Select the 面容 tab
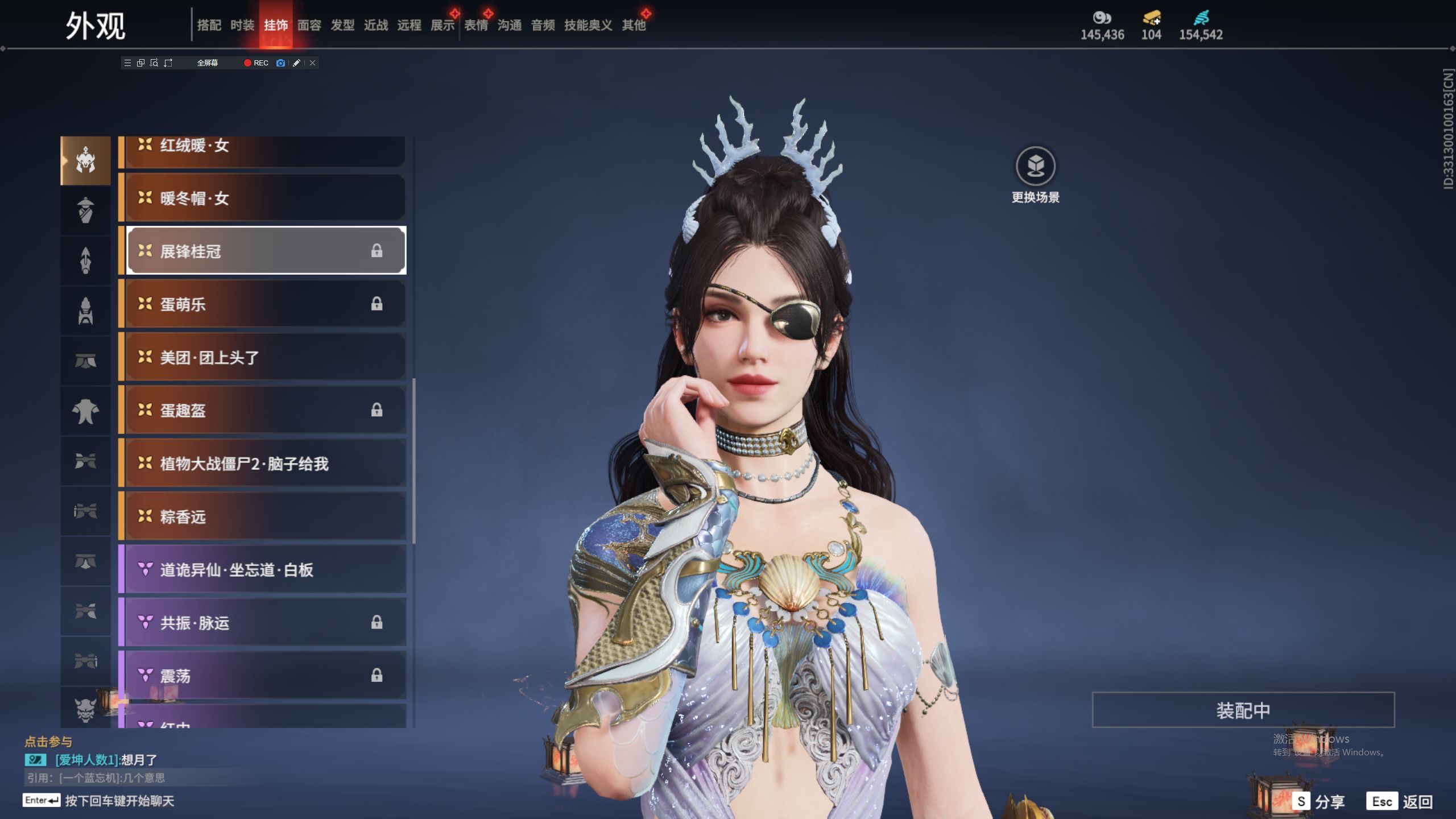 pos(309,25)
